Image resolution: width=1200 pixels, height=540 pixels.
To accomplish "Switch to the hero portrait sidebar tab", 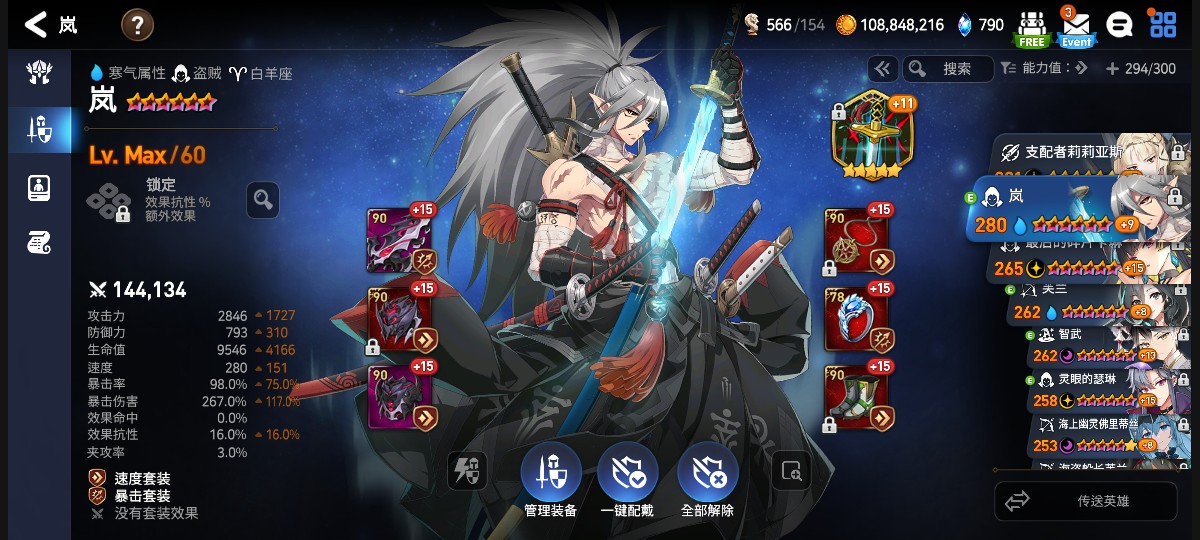I will tap(40, 186).
